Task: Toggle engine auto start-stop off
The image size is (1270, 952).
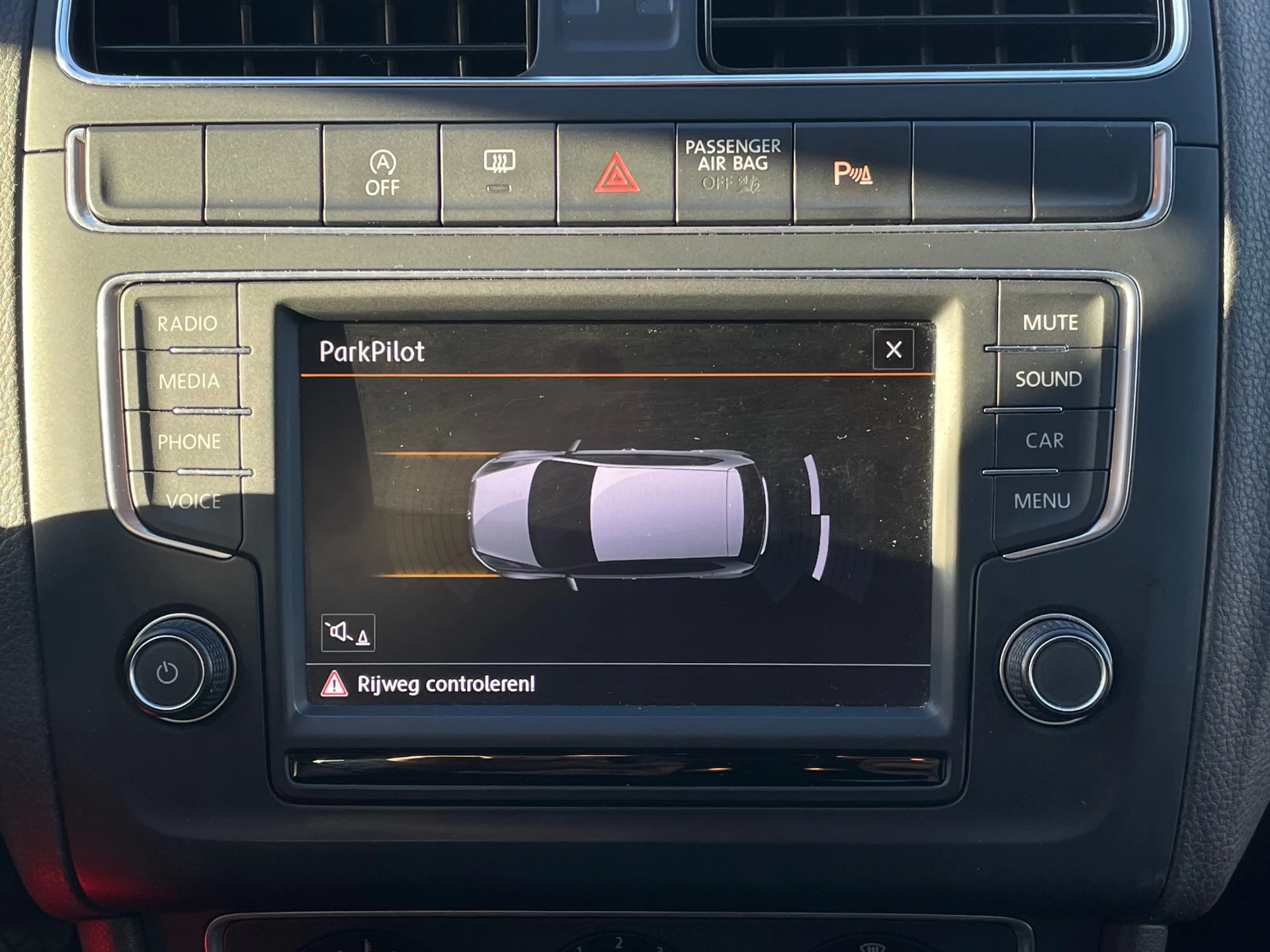Action: click(x=384, y=171)
